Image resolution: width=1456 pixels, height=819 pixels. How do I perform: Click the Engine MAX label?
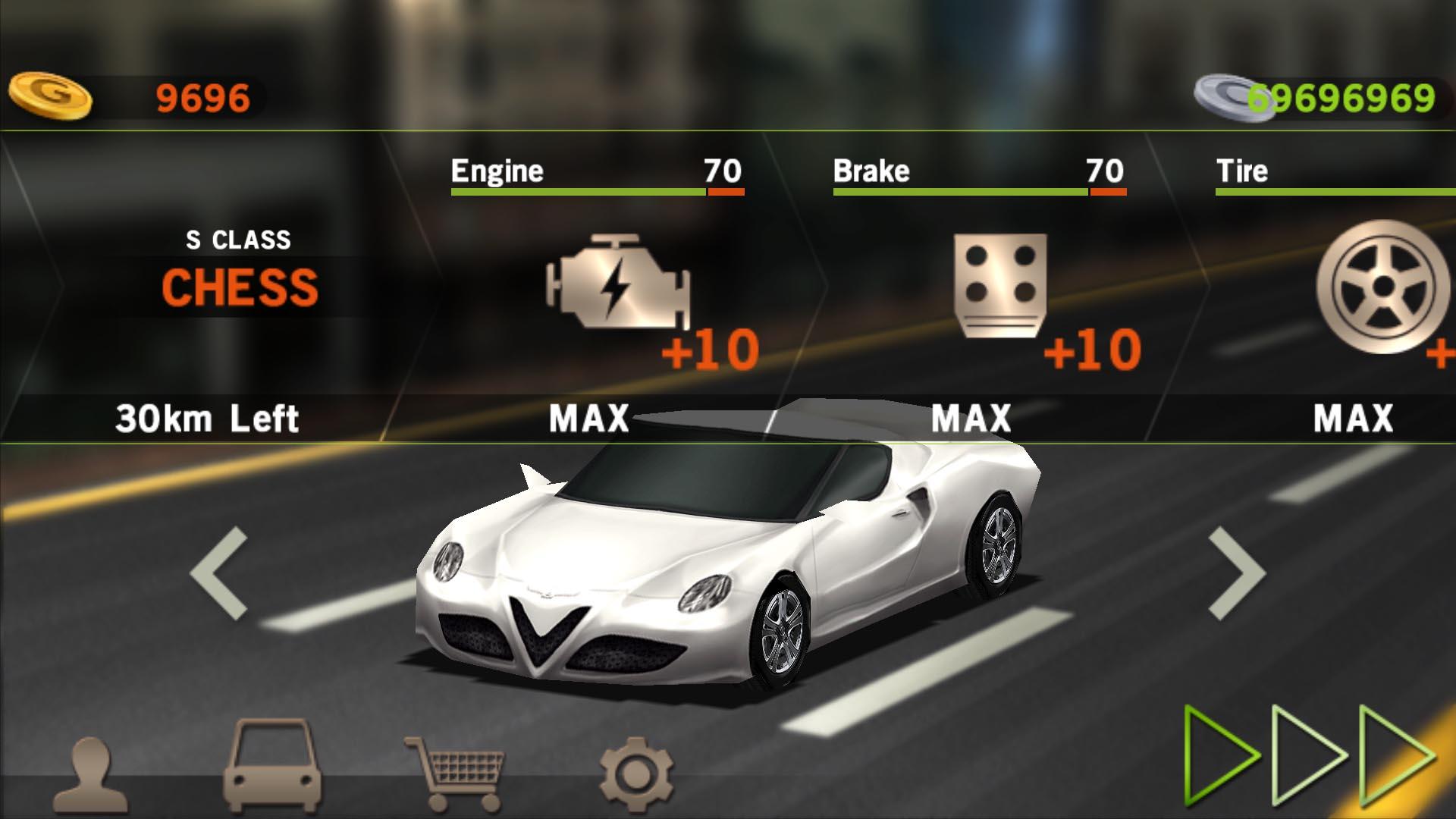point(590,416)
